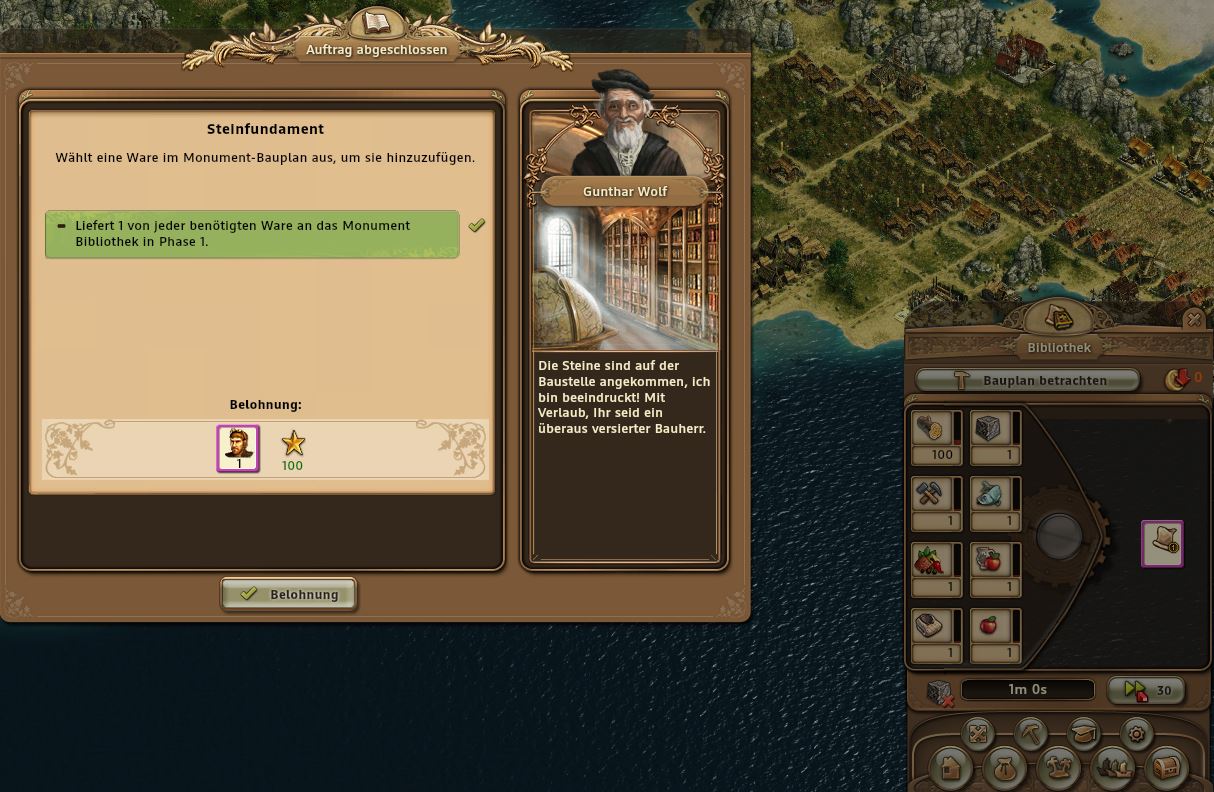Viewport: 1214px width, 792px height.
Task: Pick the single red apple slot
Action: [x=990, y=626]
